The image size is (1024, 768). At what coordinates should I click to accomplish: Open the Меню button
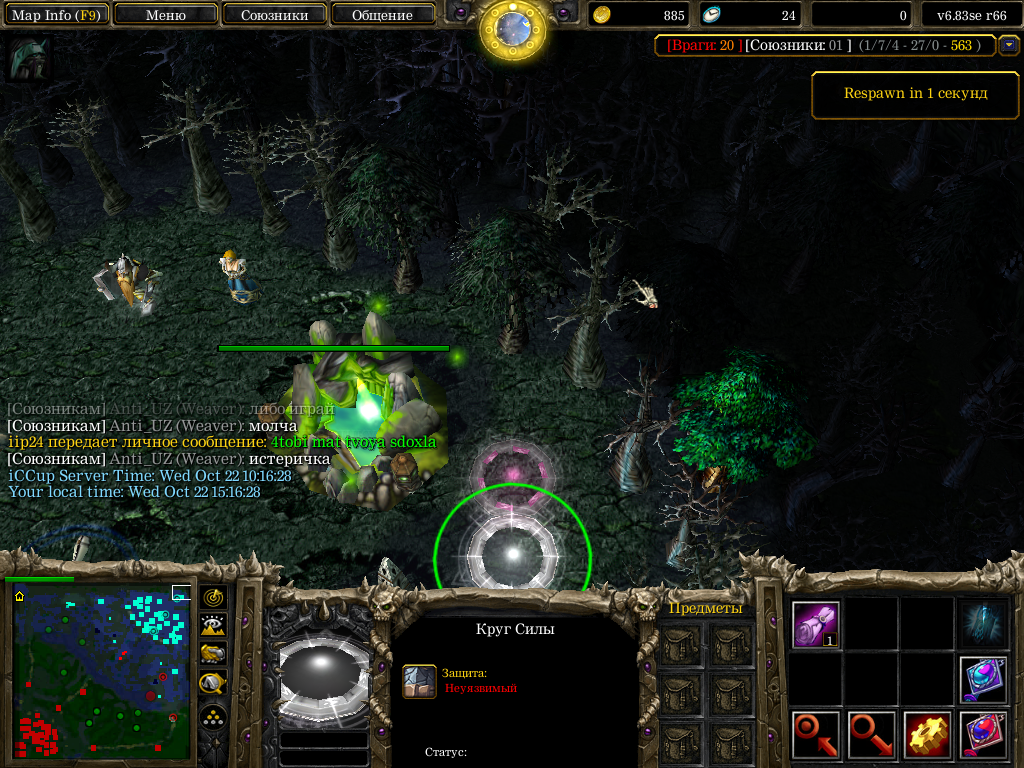pyautogui.click(x=166, y=15)
